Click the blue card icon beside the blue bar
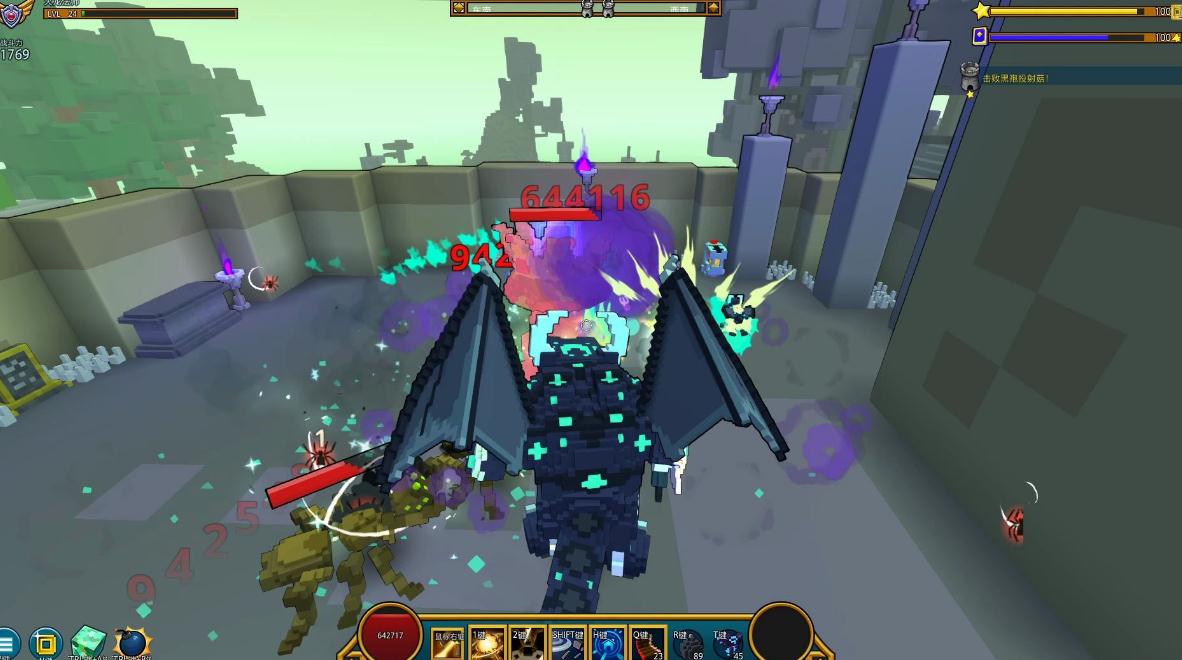1182x660 pixels. (980, 36)
